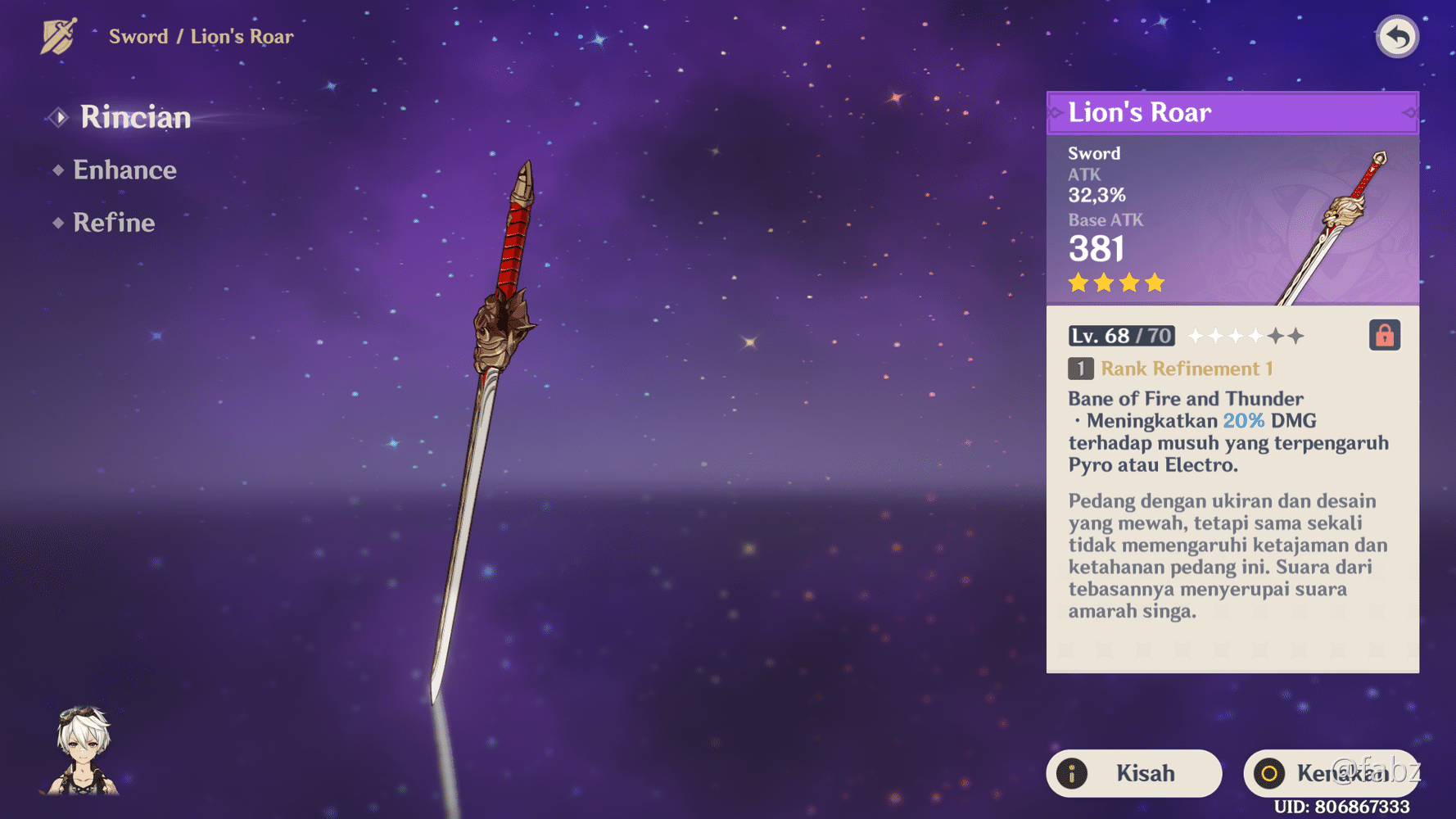Image resolution: width=1456 pixels, height=819 pixels.
Task: Click the Kenaikan button
Action: pos(1327,772)
